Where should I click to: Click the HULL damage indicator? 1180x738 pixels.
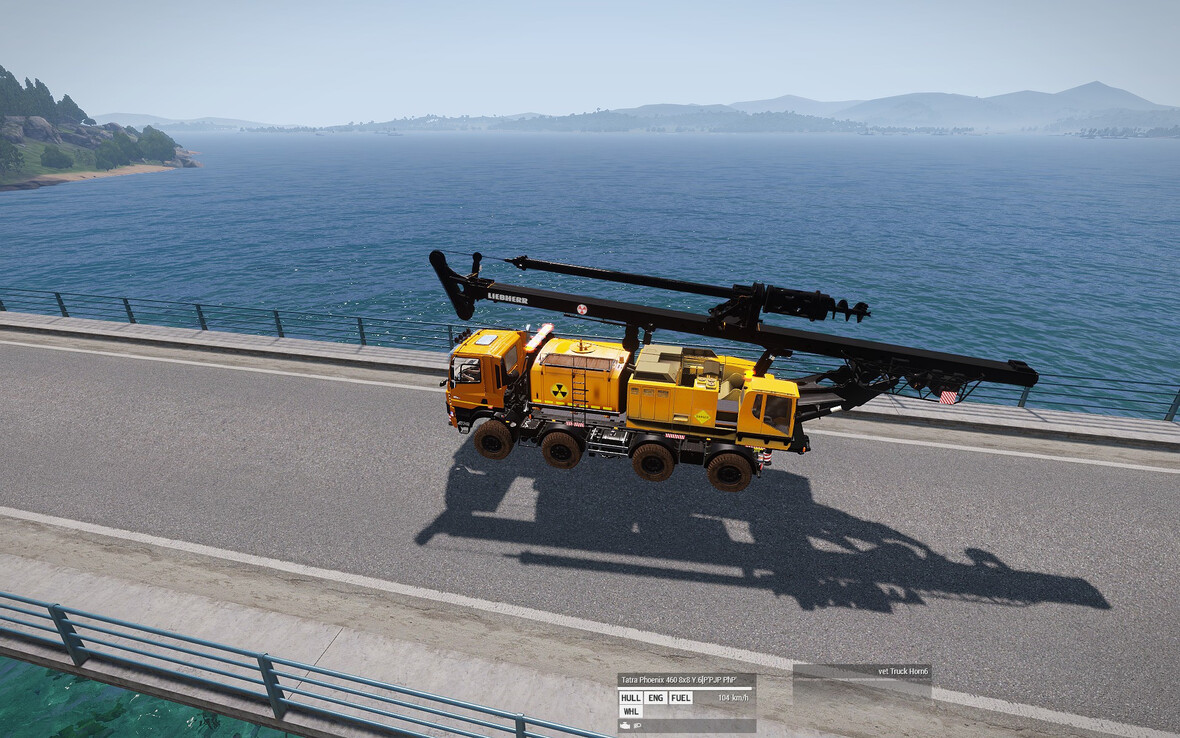(630, 698)
